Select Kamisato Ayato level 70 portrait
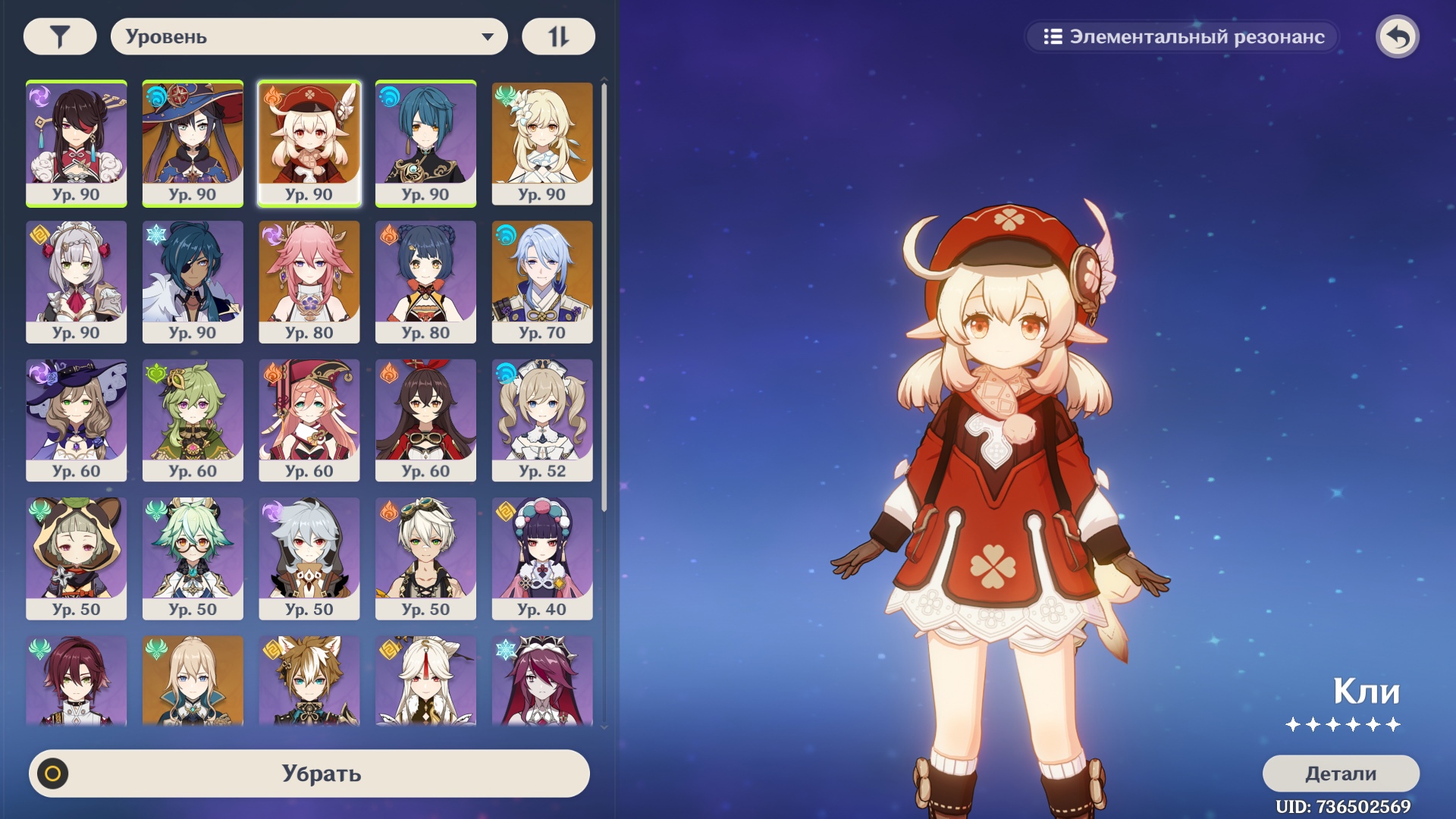This screenshot has width=1456, height=819. [x=542, y=281]
